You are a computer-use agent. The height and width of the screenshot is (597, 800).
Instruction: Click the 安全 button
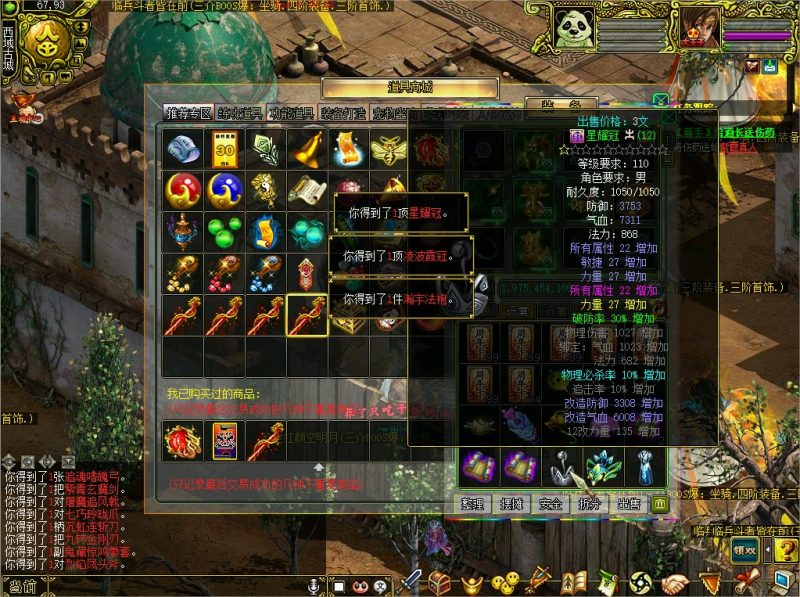coord(550,503)
